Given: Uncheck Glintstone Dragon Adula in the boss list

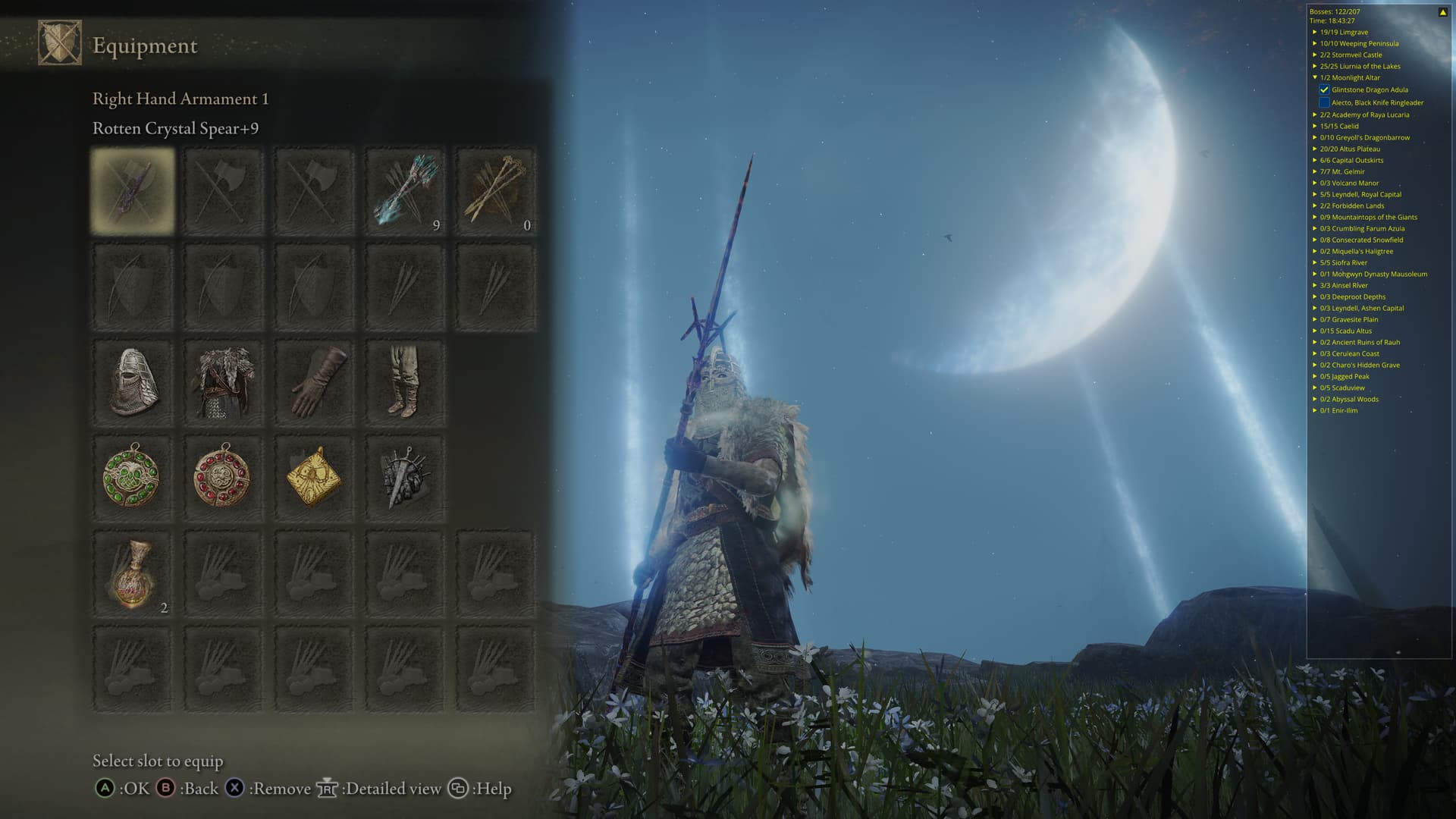Looking at the screenshot, I should (1324, 89).
